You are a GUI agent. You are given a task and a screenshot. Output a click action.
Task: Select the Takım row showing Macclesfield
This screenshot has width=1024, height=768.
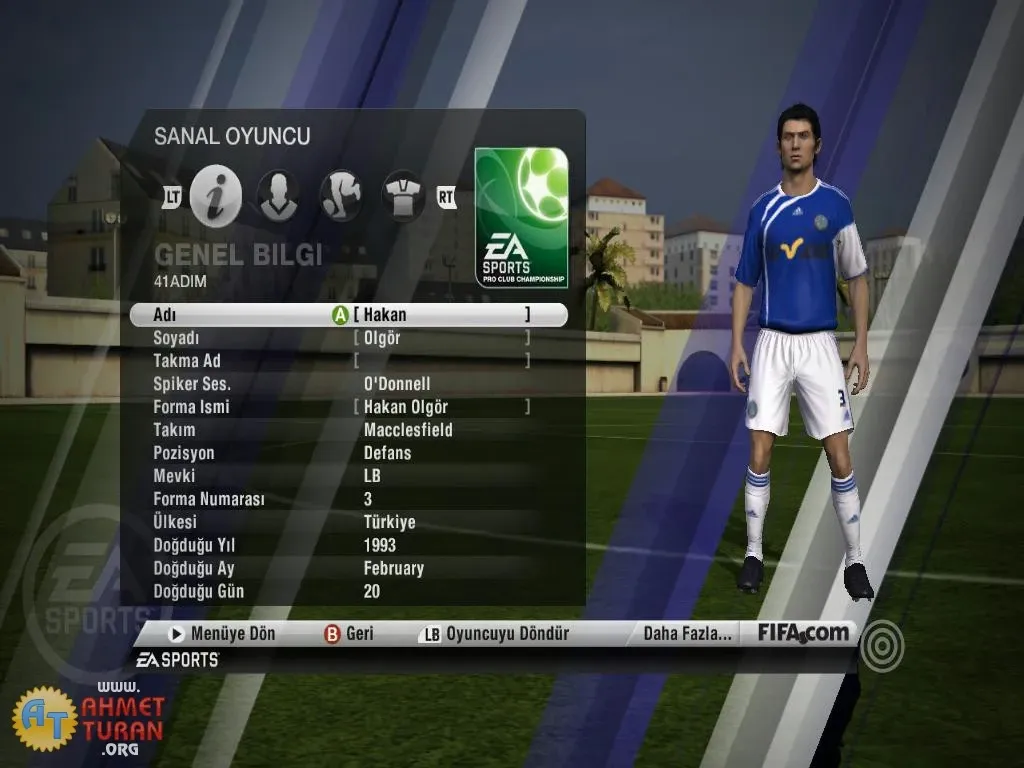tap(408, 430)
